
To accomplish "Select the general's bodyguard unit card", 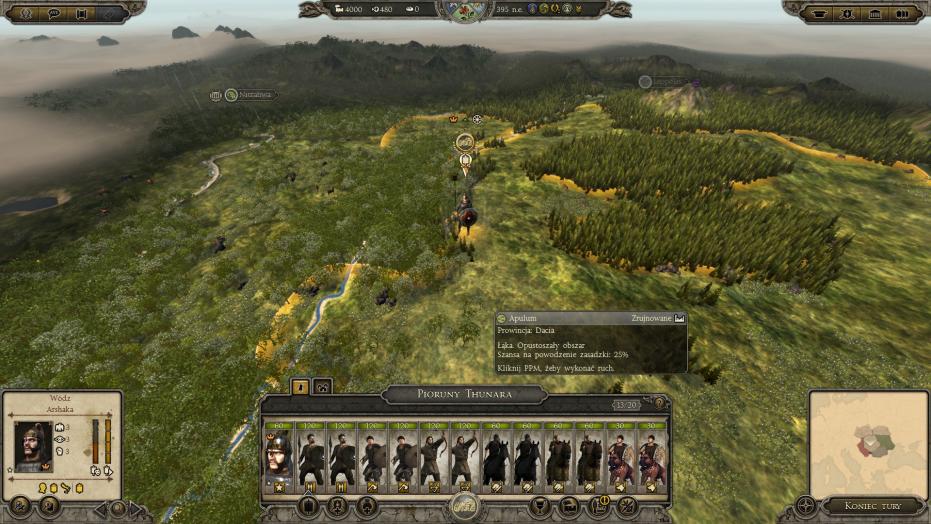I will 277,459.
